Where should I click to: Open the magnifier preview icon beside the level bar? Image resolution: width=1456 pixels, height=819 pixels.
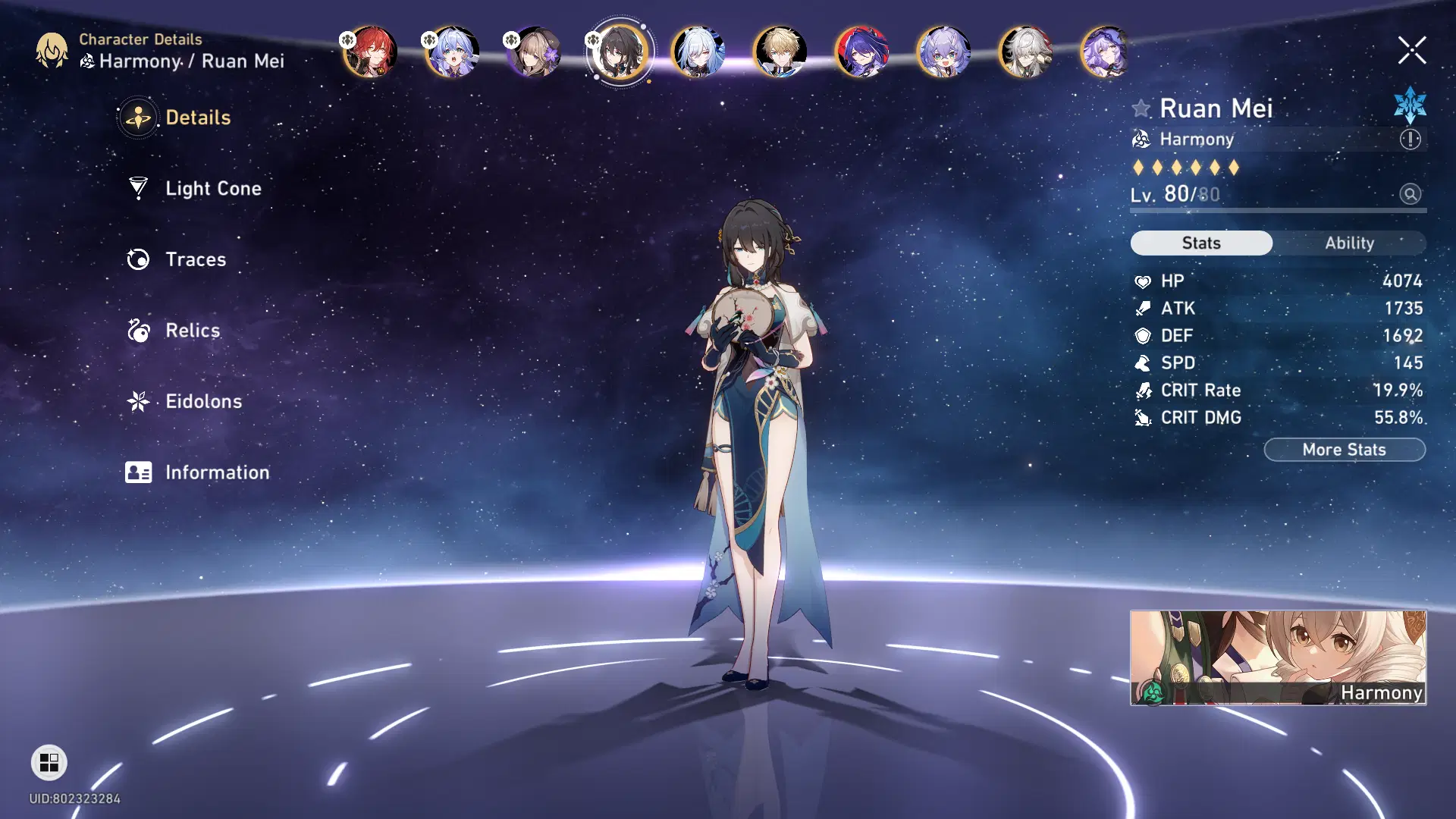click(x=1409, y=195)
